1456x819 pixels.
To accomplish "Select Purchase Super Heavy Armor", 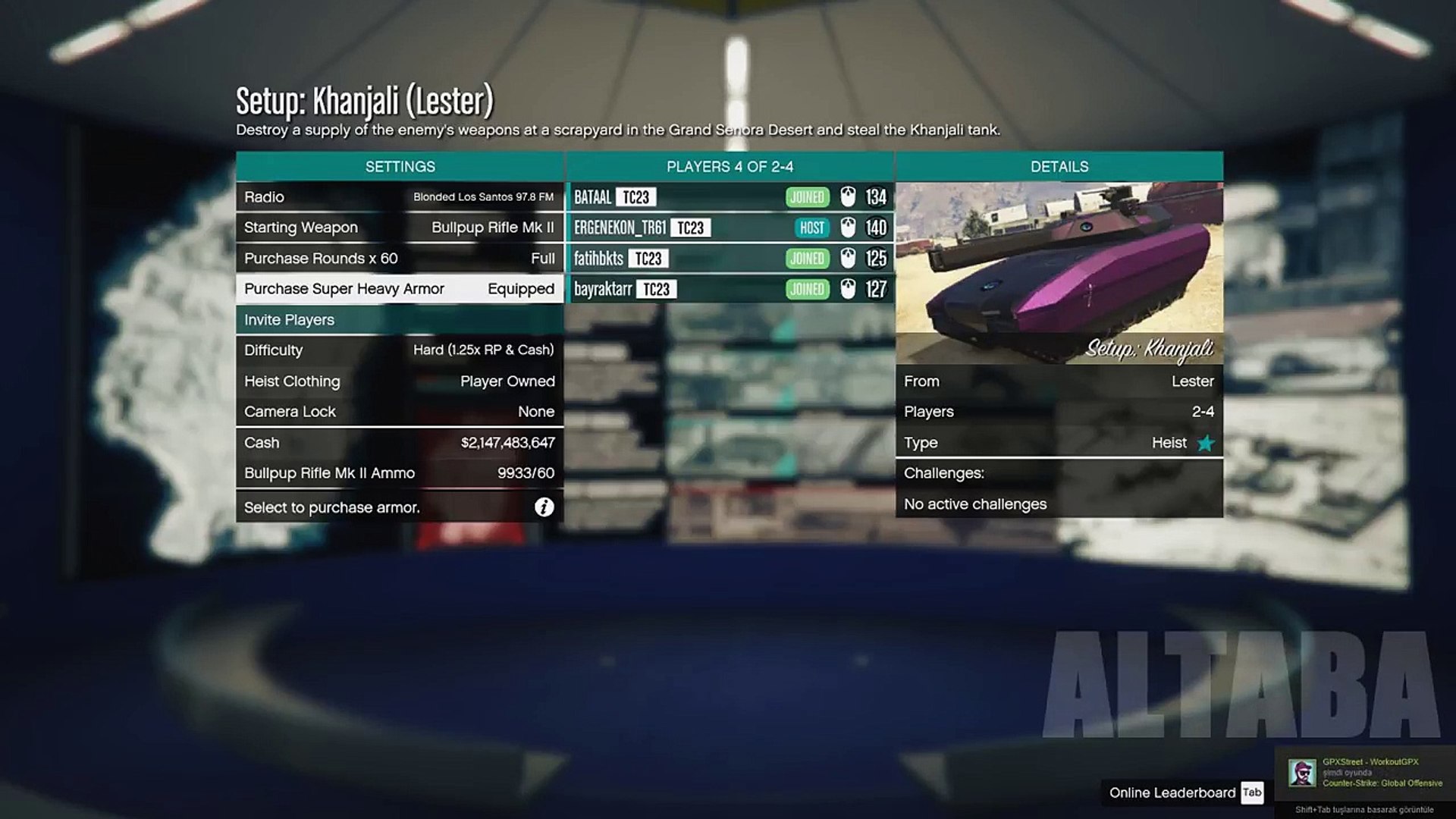I will pyautogui.click(x=399, y=289).
